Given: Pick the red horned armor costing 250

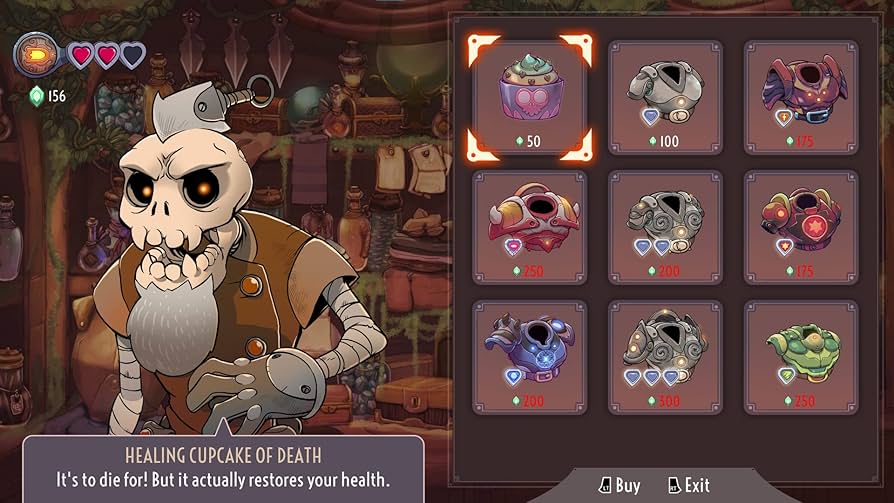Looking at the screenshot, I should [x=530, y=227].
